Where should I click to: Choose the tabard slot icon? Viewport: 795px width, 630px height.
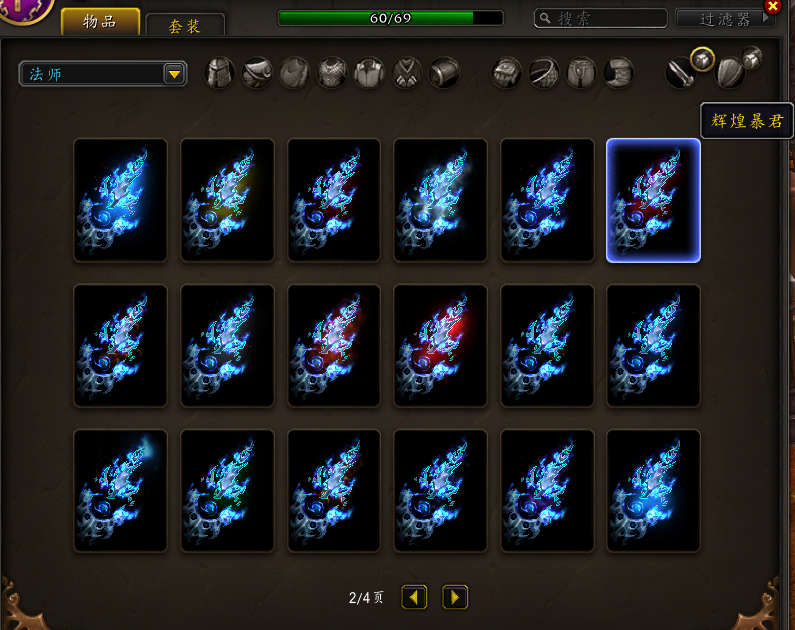tap(406, 73)
